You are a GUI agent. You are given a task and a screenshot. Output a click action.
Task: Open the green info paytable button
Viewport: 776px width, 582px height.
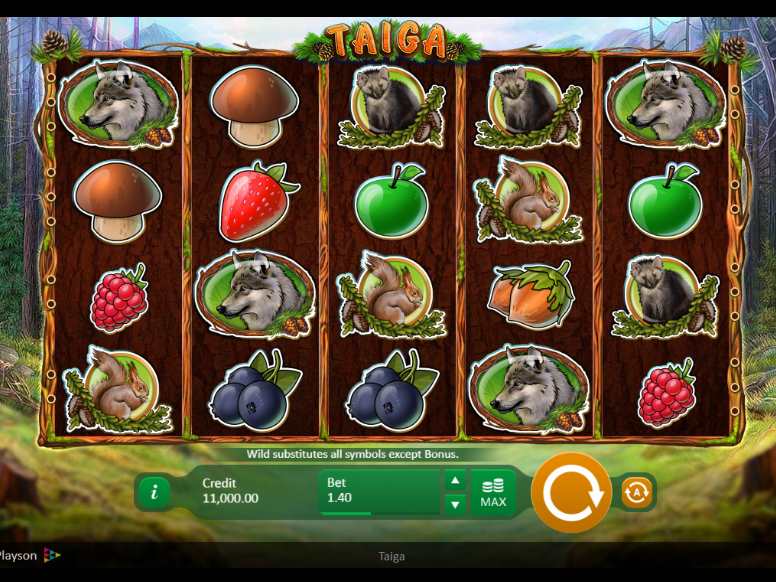click(154, 492)
